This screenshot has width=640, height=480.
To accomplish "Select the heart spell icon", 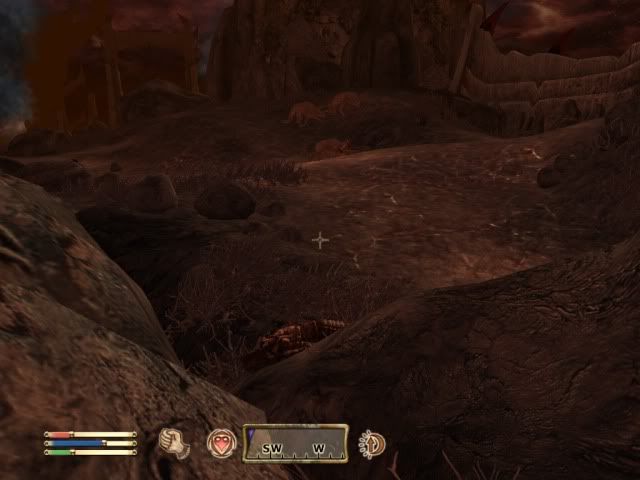I will pos(221,443).
